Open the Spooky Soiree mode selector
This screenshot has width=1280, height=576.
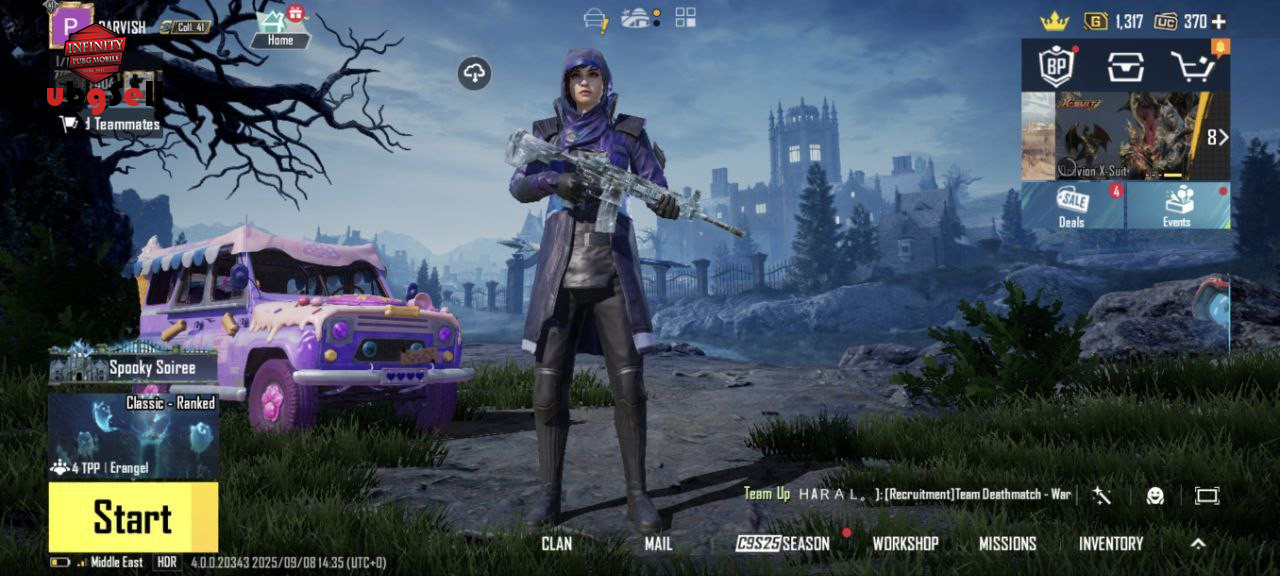click(133, 367)
